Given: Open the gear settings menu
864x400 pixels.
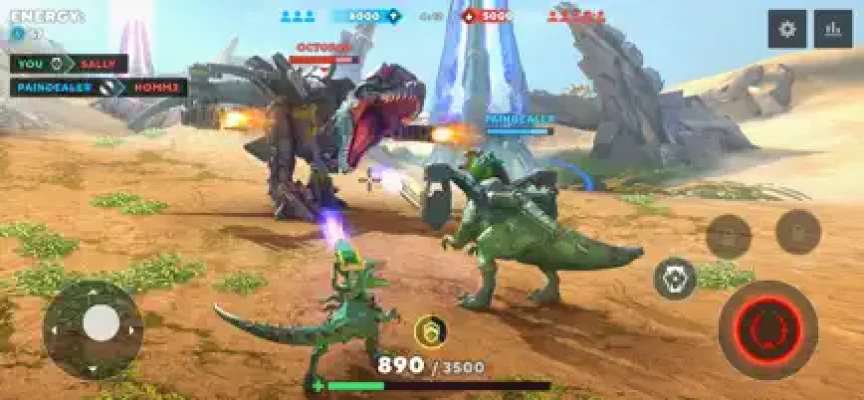Looking at the screenshot, I should (x=787, y=29).
